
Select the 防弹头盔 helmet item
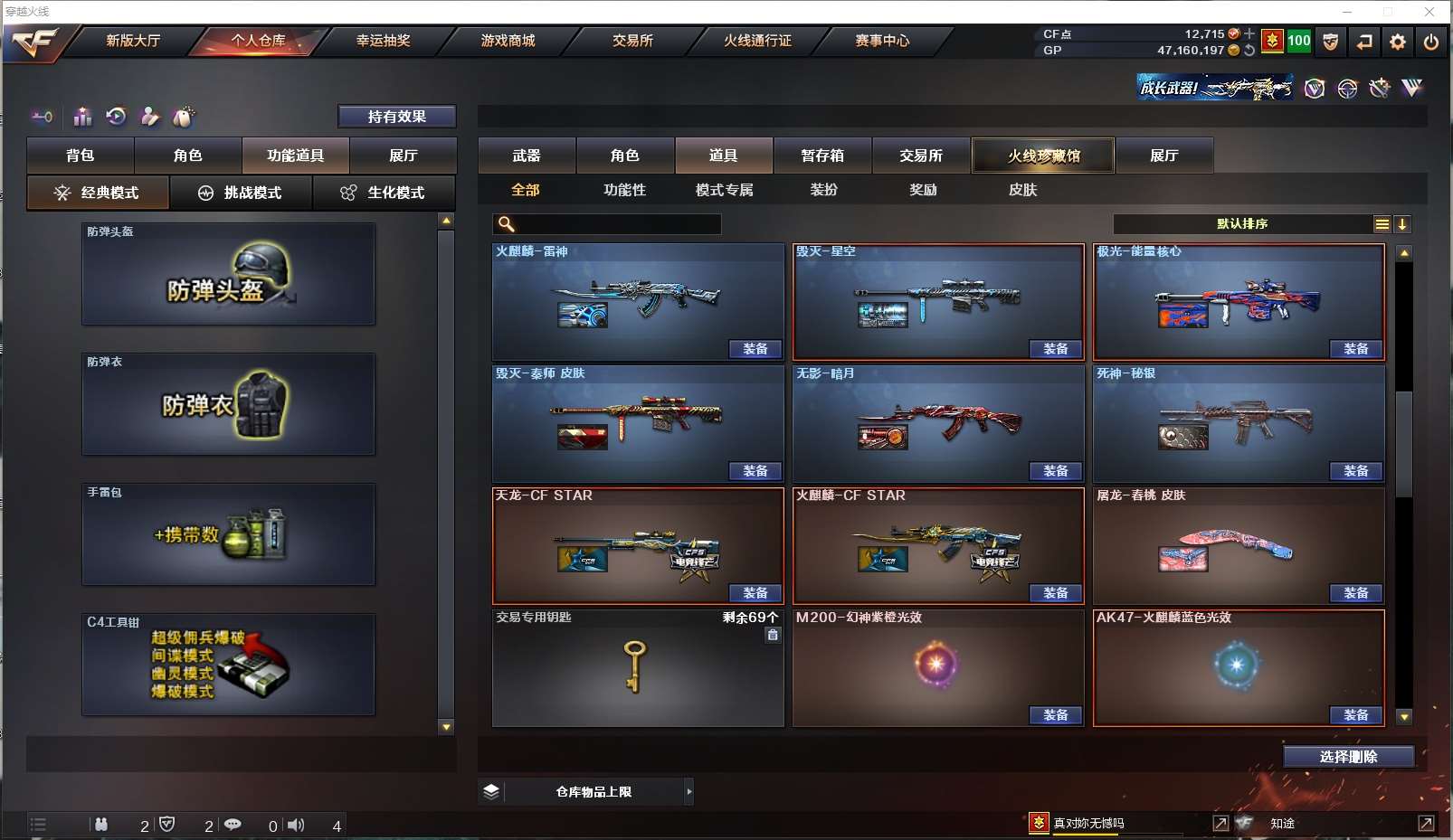(x=228, y=274)
